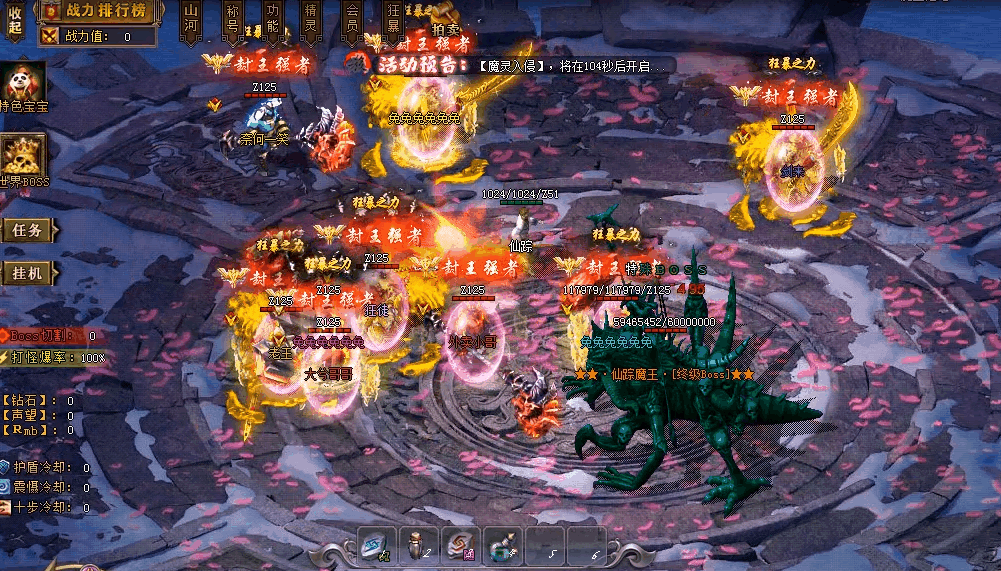
Task: Open the 山河 banner tab
Action: point(192,20)
